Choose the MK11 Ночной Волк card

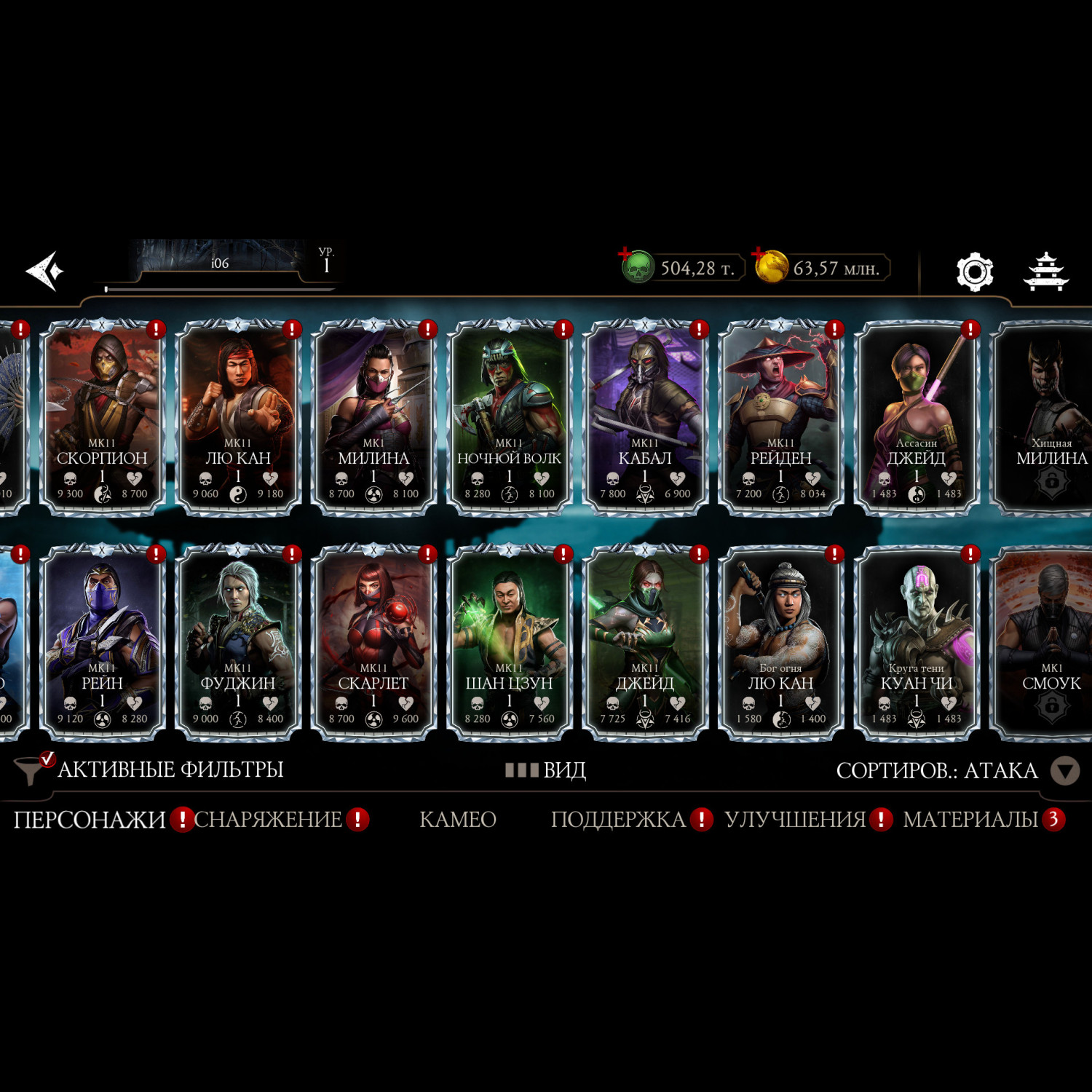point(509,418)
